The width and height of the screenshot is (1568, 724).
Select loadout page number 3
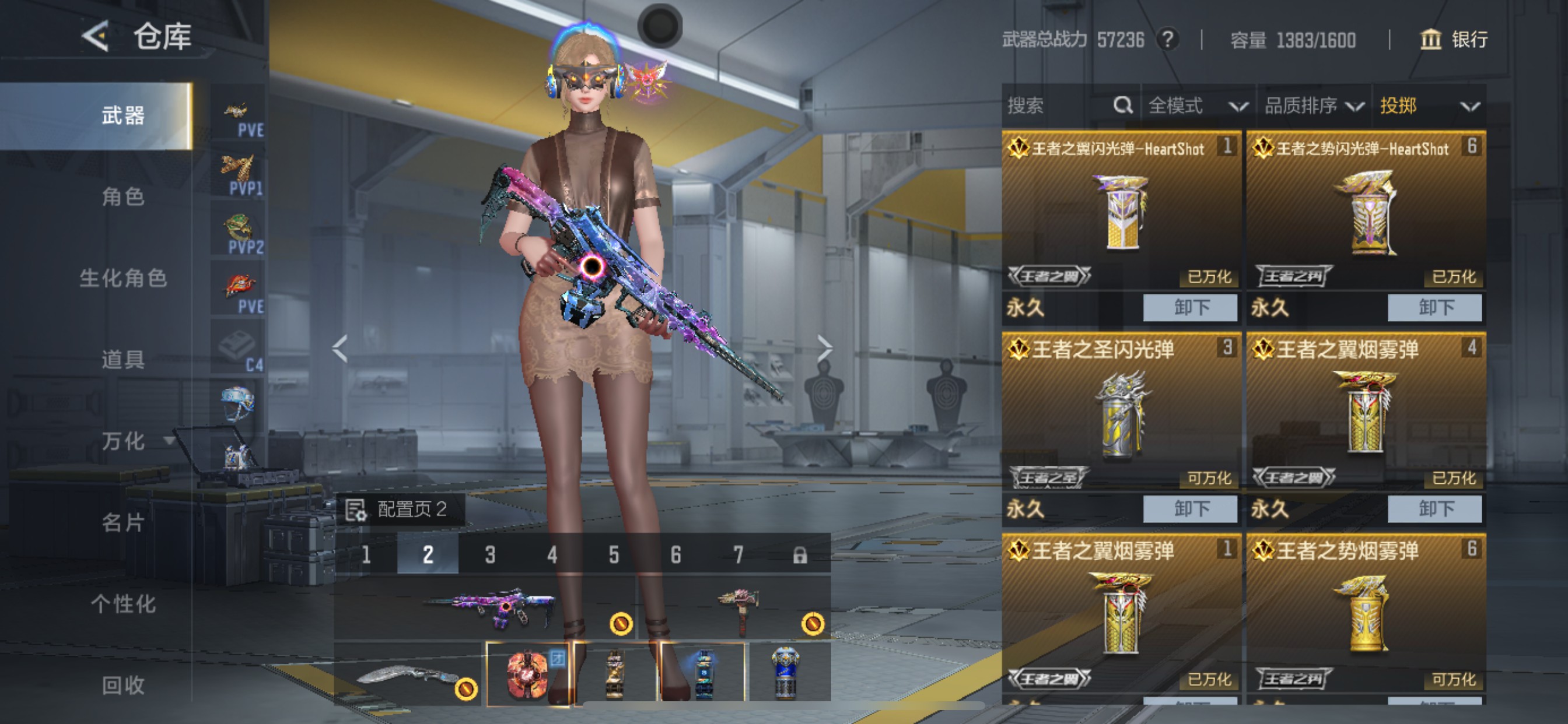point(490,554)
